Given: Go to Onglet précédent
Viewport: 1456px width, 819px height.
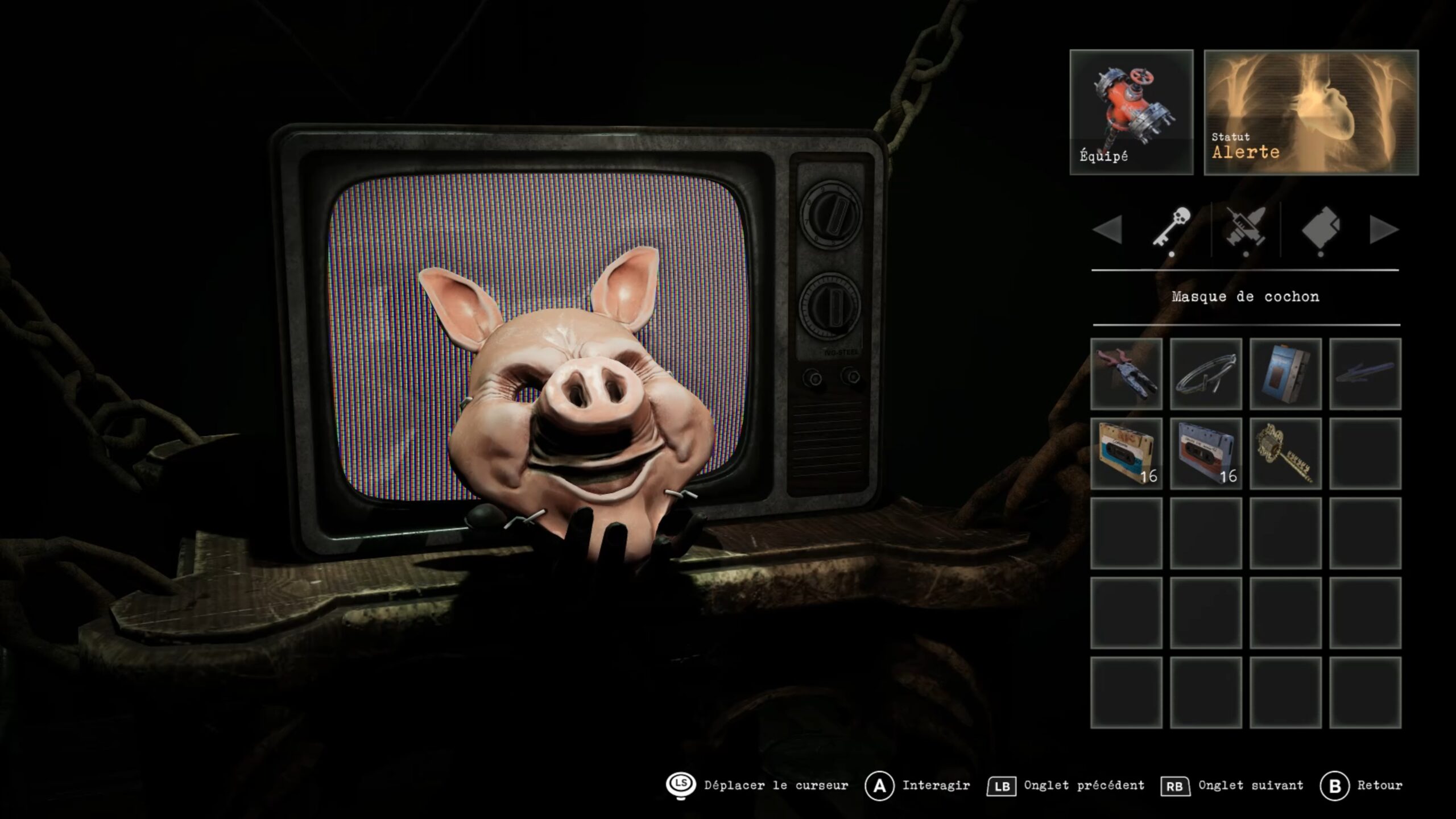Looking at the screenshot, I should point(1066,785).
